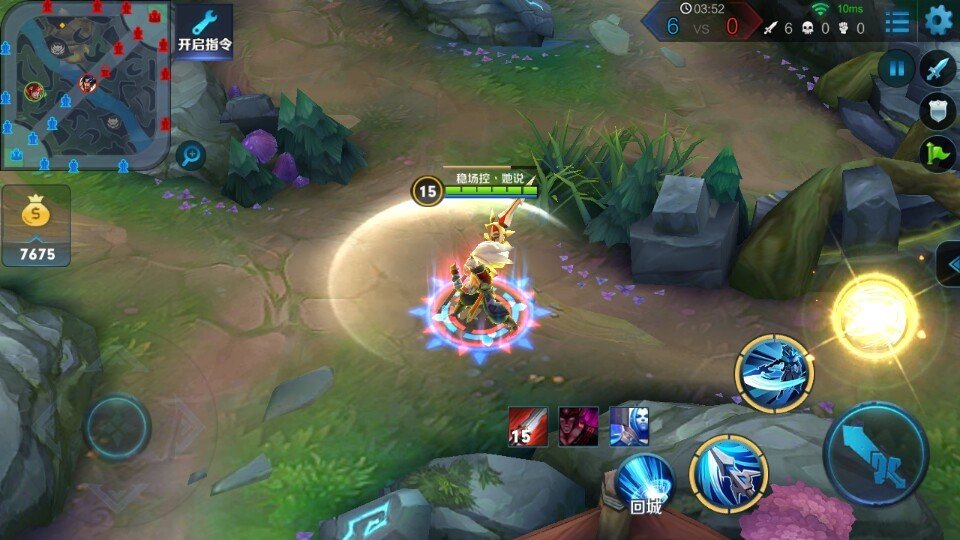Click on the minimap
Image resolution: width=960 pixels, height=540 pixels.
tap(84, 84)
